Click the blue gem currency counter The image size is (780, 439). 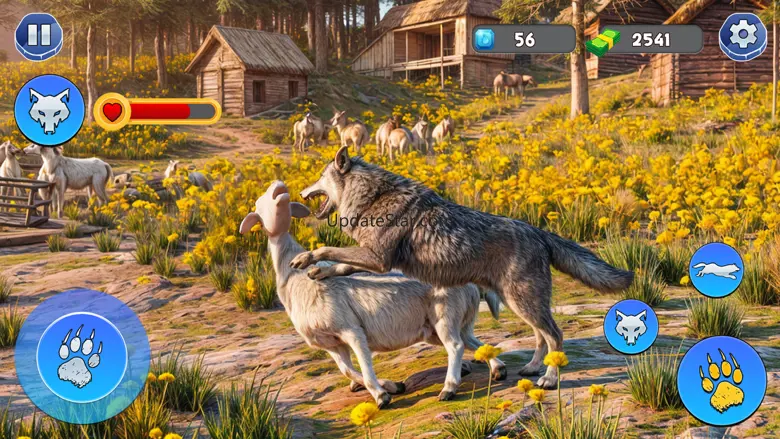[x=523, y=39]
